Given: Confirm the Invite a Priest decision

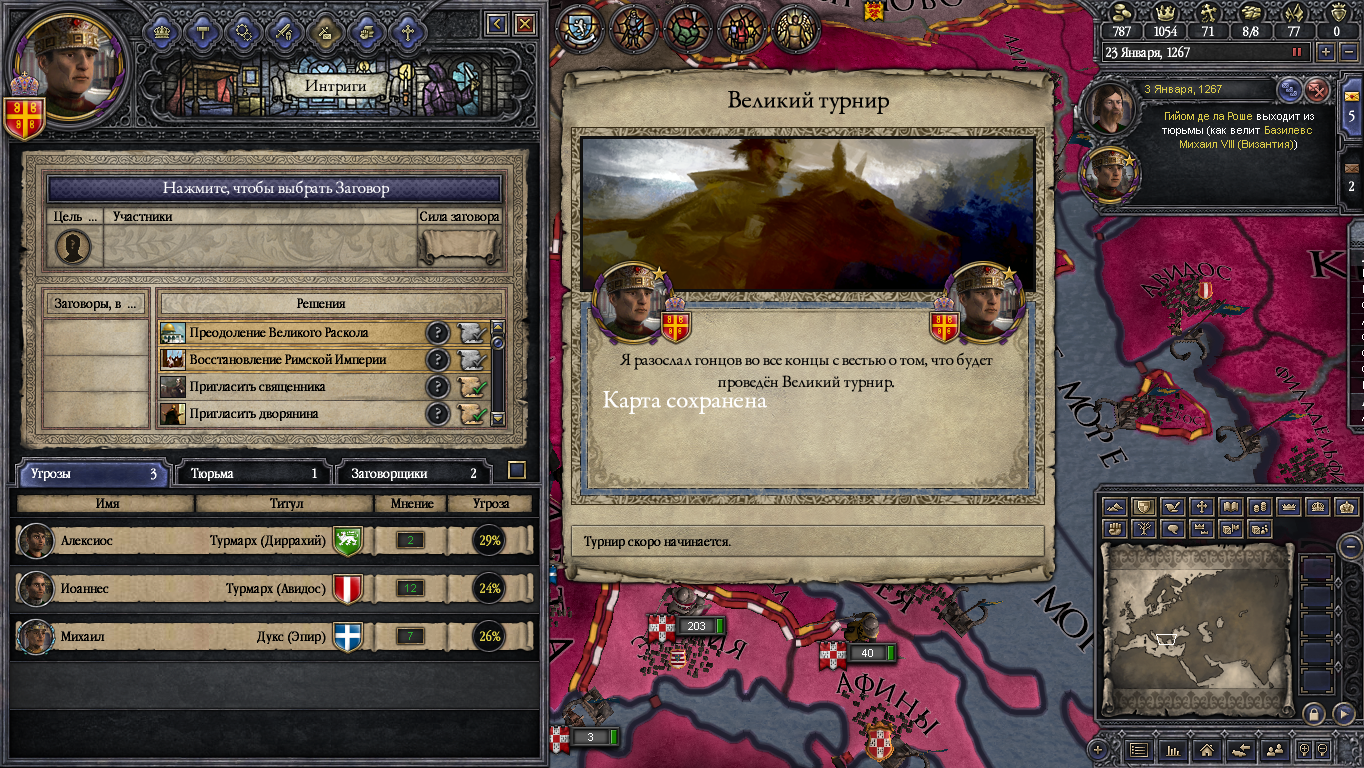Looking at the screenshot, I should click(x=472, y=387).
